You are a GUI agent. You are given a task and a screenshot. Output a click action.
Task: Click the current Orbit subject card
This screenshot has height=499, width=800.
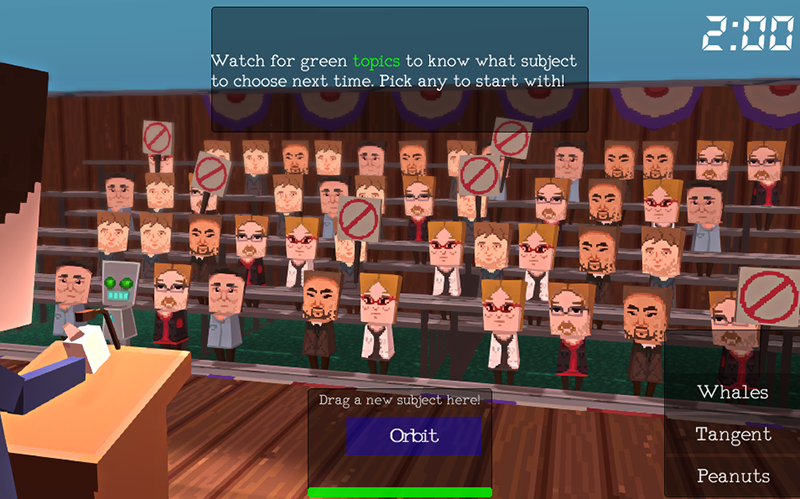[414, 436]
